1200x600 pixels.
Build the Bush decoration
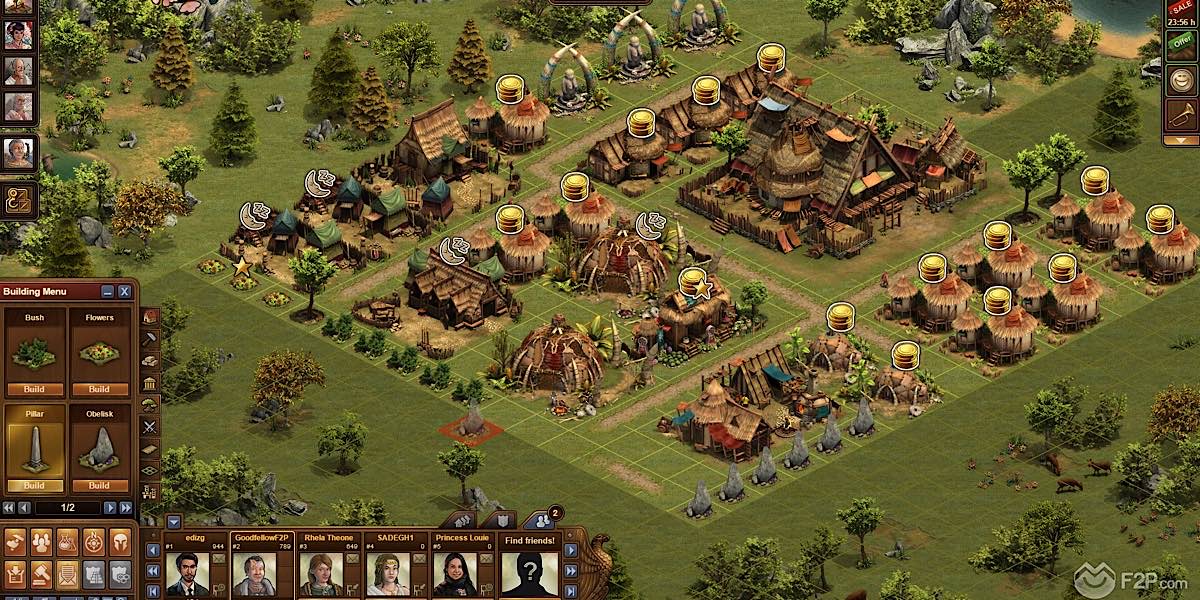[x=36, y=389]
